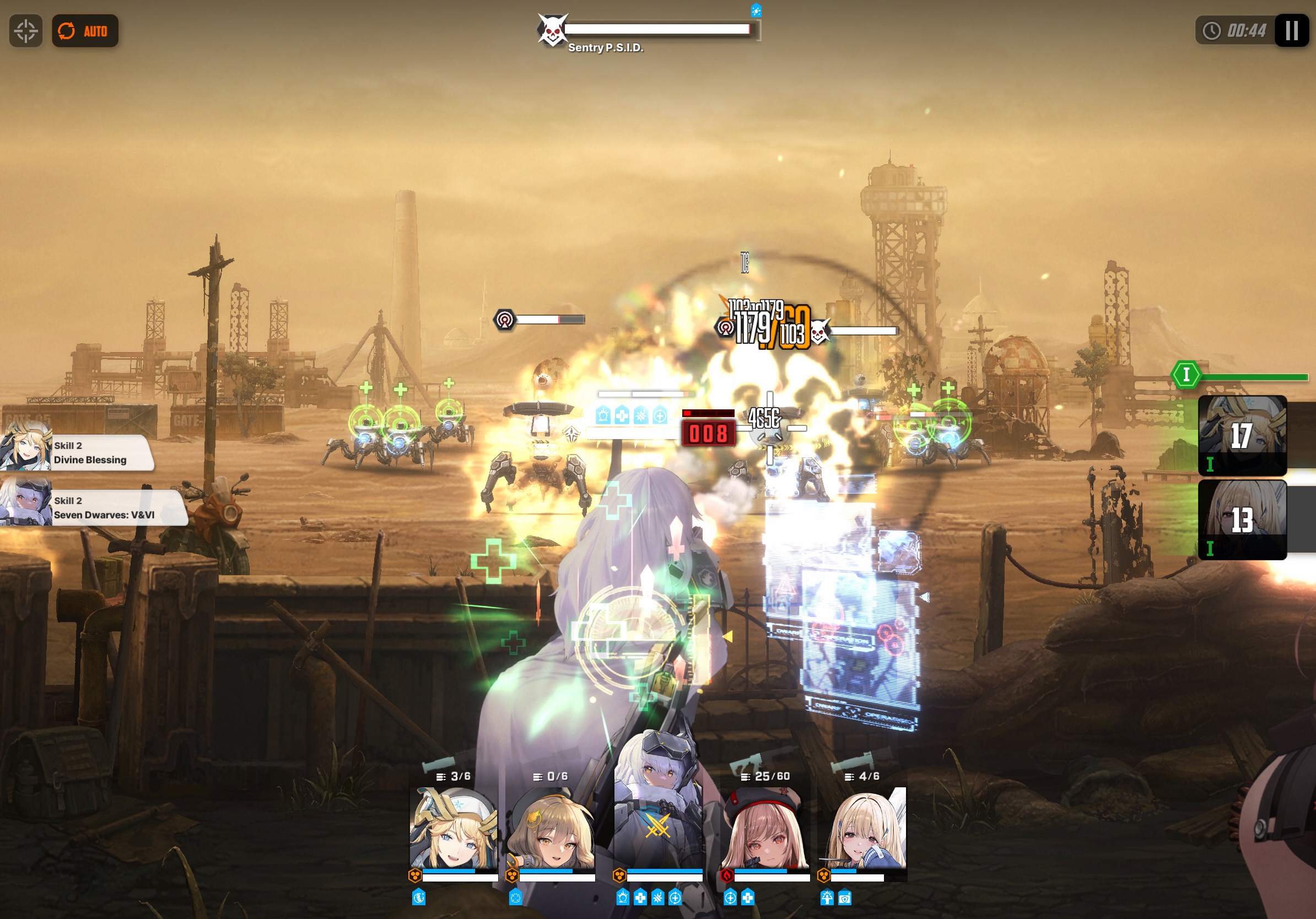Switch to the red-beret character with 25/60 ammo
1316x919 pixels.
tap(764, 829)
